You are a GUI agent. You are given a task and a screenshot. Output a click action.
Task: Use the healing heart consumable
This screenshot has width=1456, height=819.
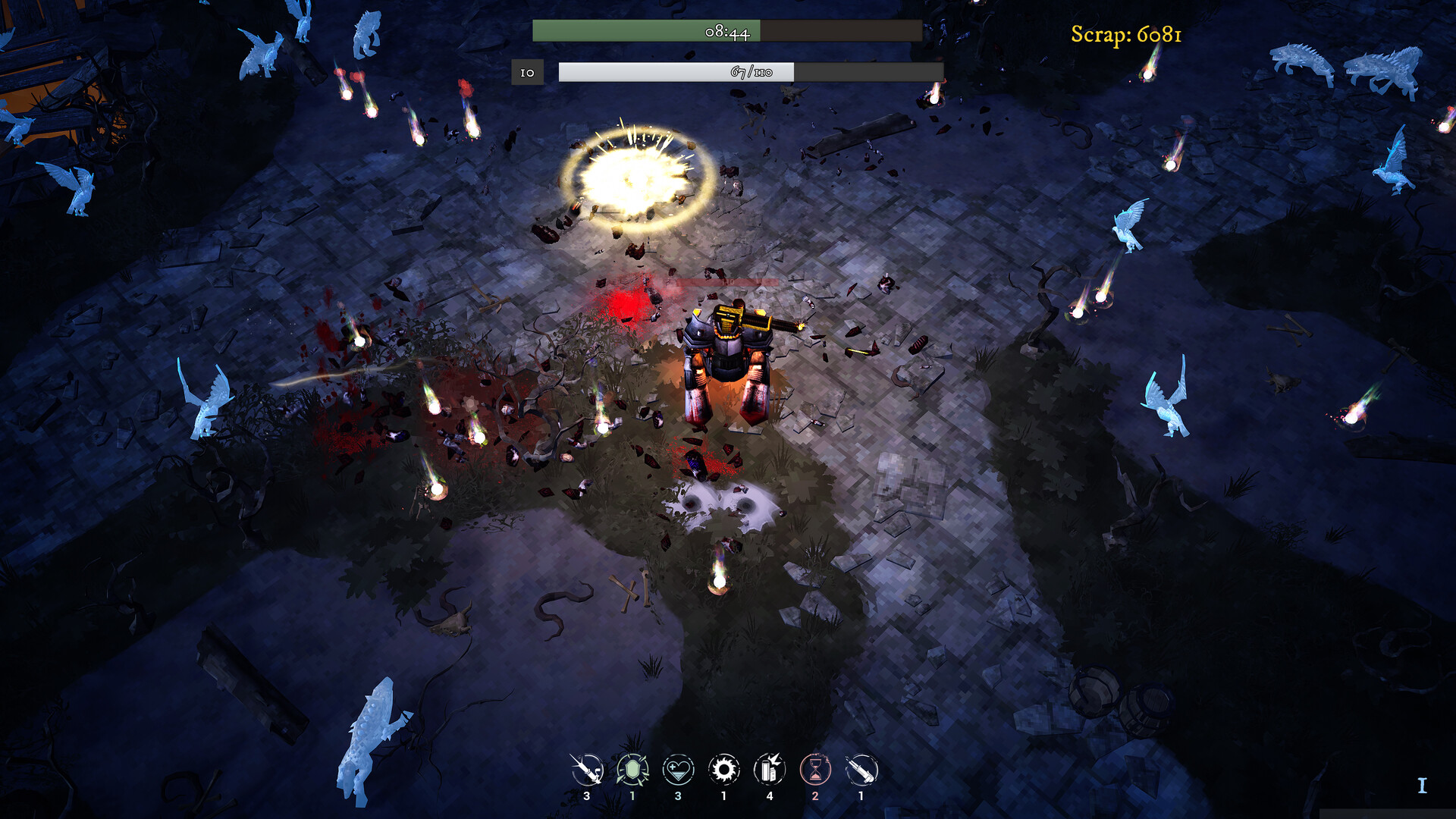679,767
